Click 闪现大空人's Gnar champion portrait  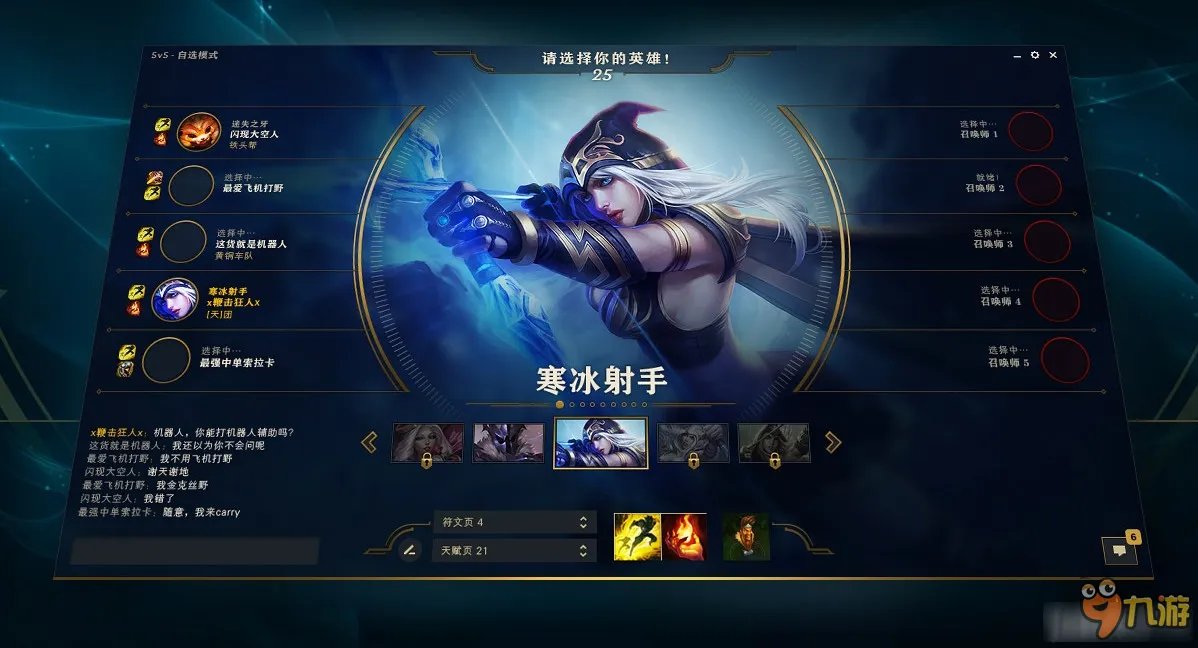tap(198, 132)
